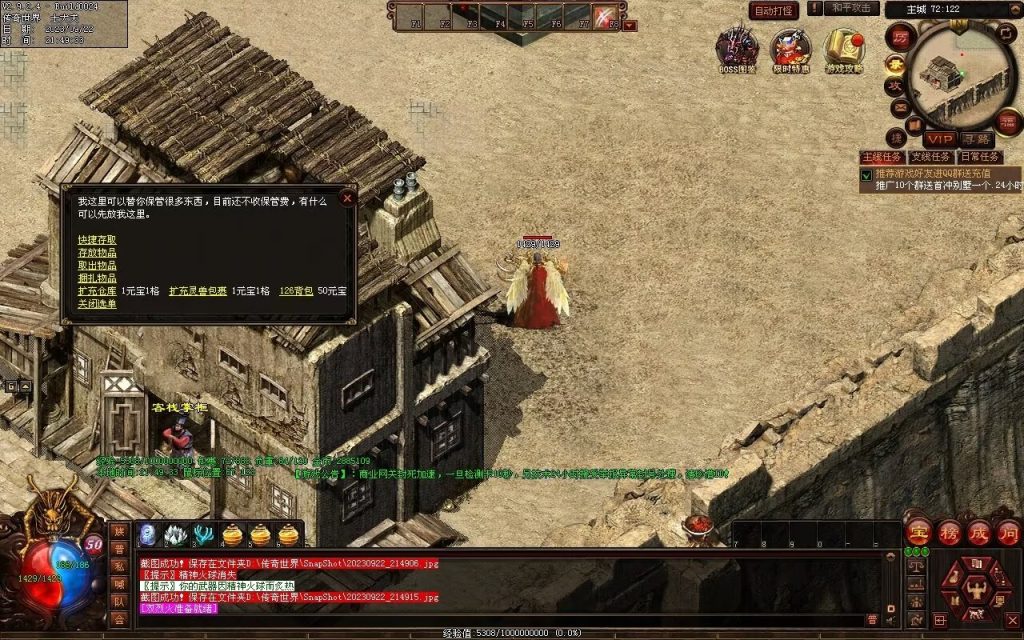Switch the 和平攻击 attack mode button
1024x640 pixels.
854,9
